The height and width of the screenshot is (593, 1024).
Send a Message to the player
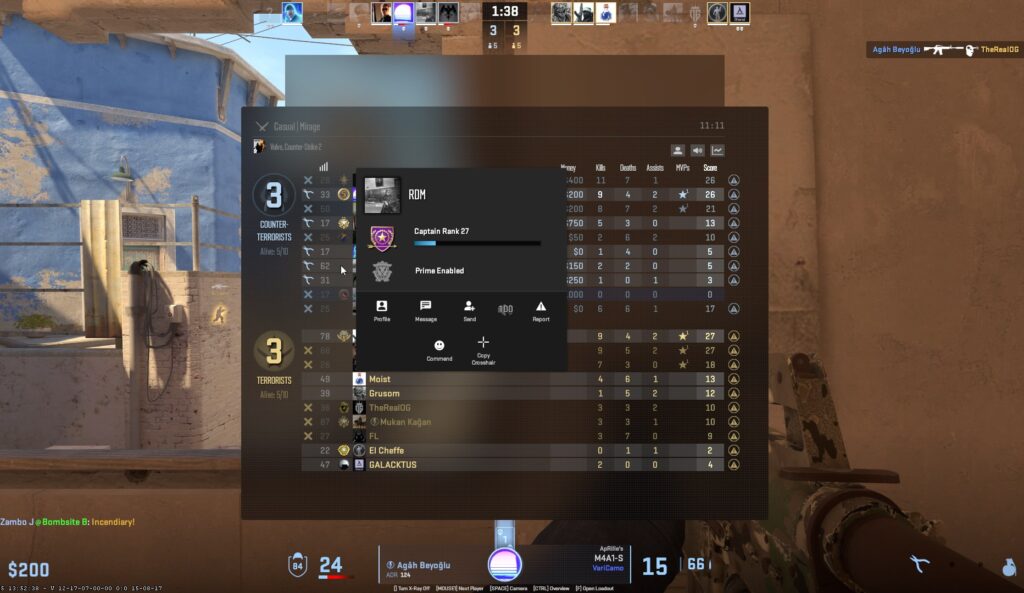[425, 310]
